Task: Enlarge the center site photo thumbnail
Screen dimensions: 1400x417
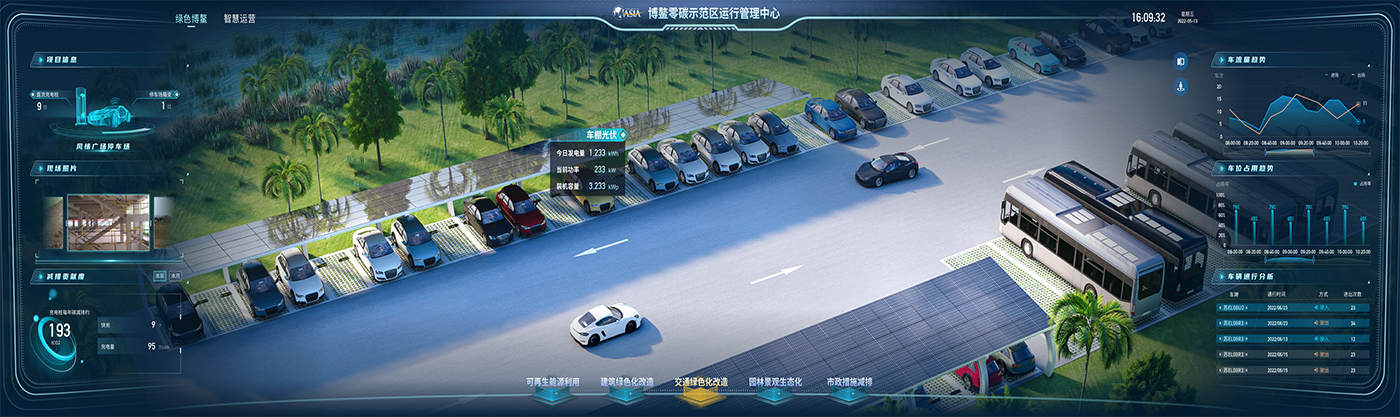Action: pyautogui.click(x=107, y=221)
